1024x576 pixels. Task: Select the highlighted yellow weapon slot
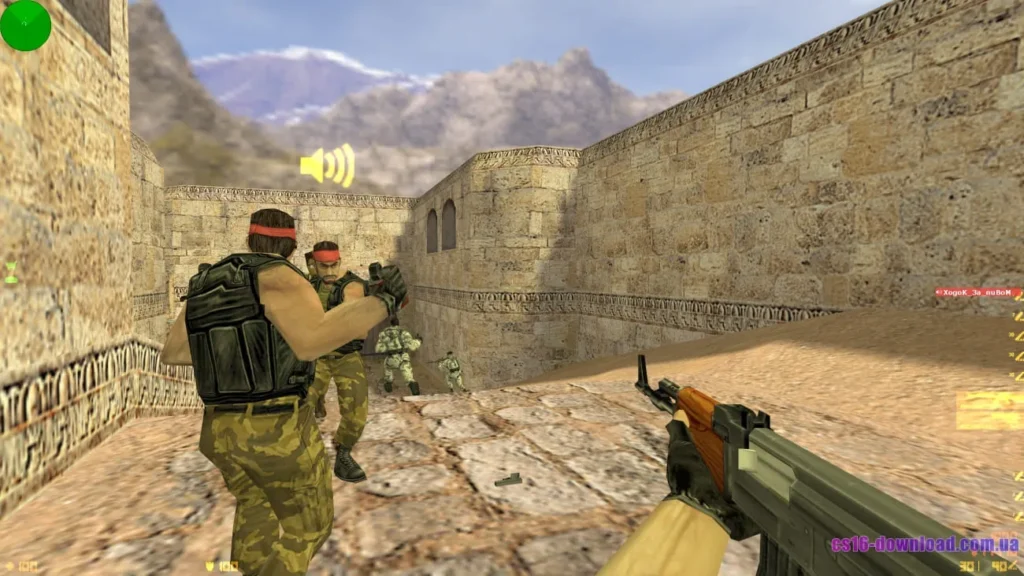(x=988, y=410)
